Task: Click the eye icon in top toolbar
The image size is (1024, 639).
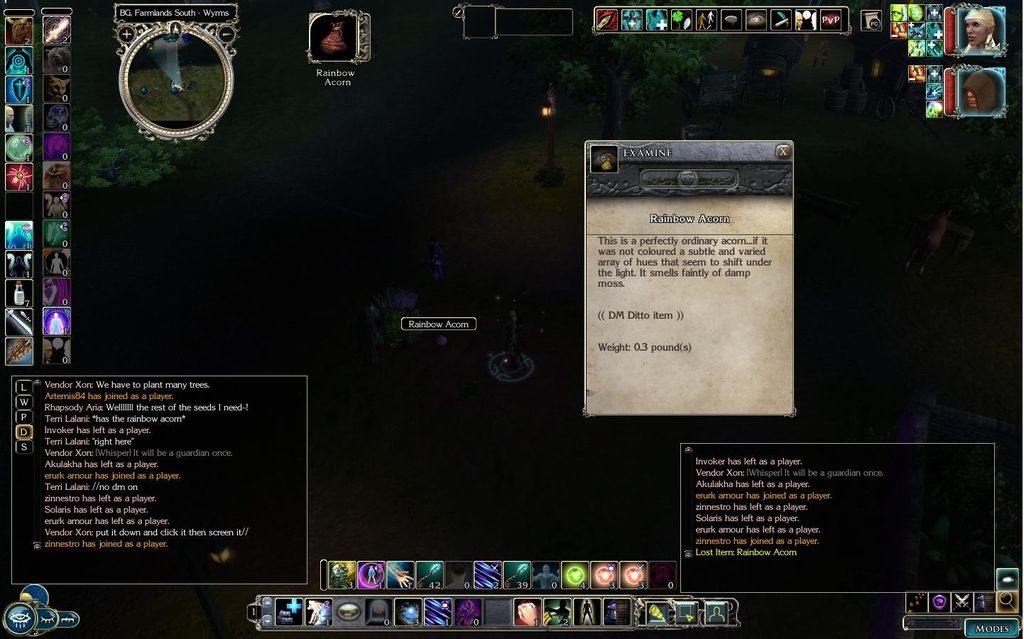Action: (756, 20)
